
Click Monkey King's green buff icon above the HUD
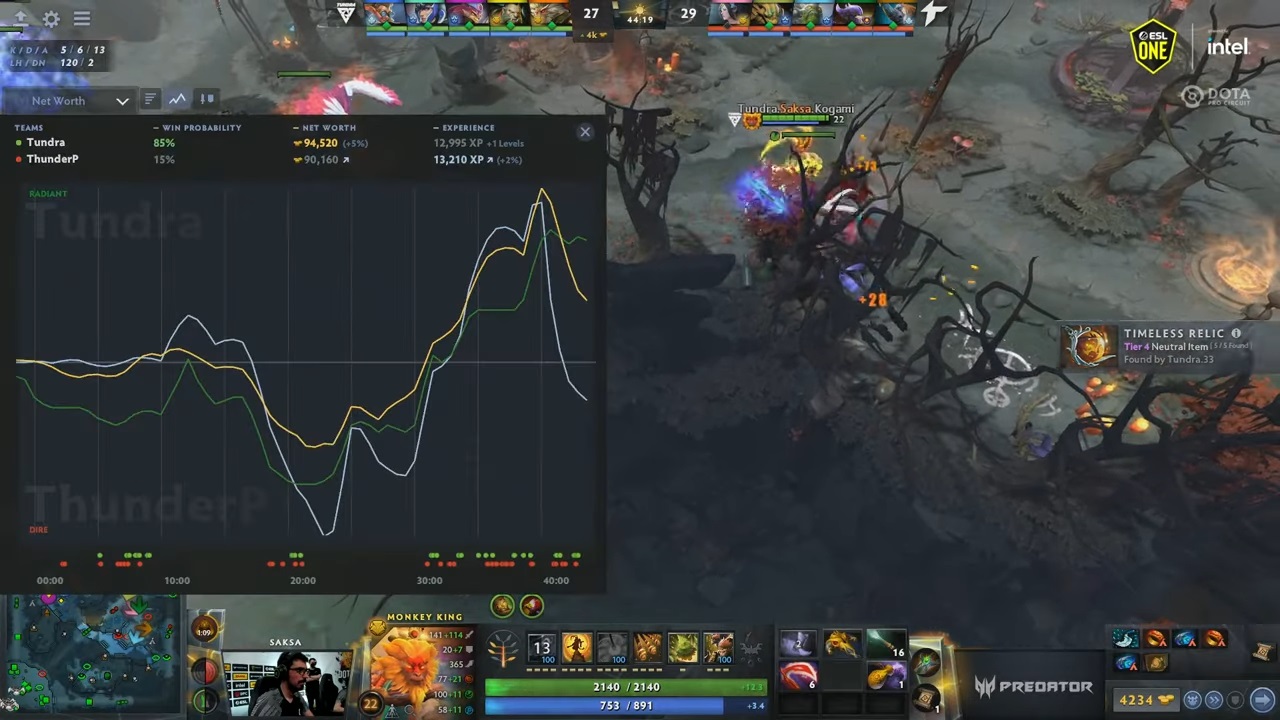point(501,605)
